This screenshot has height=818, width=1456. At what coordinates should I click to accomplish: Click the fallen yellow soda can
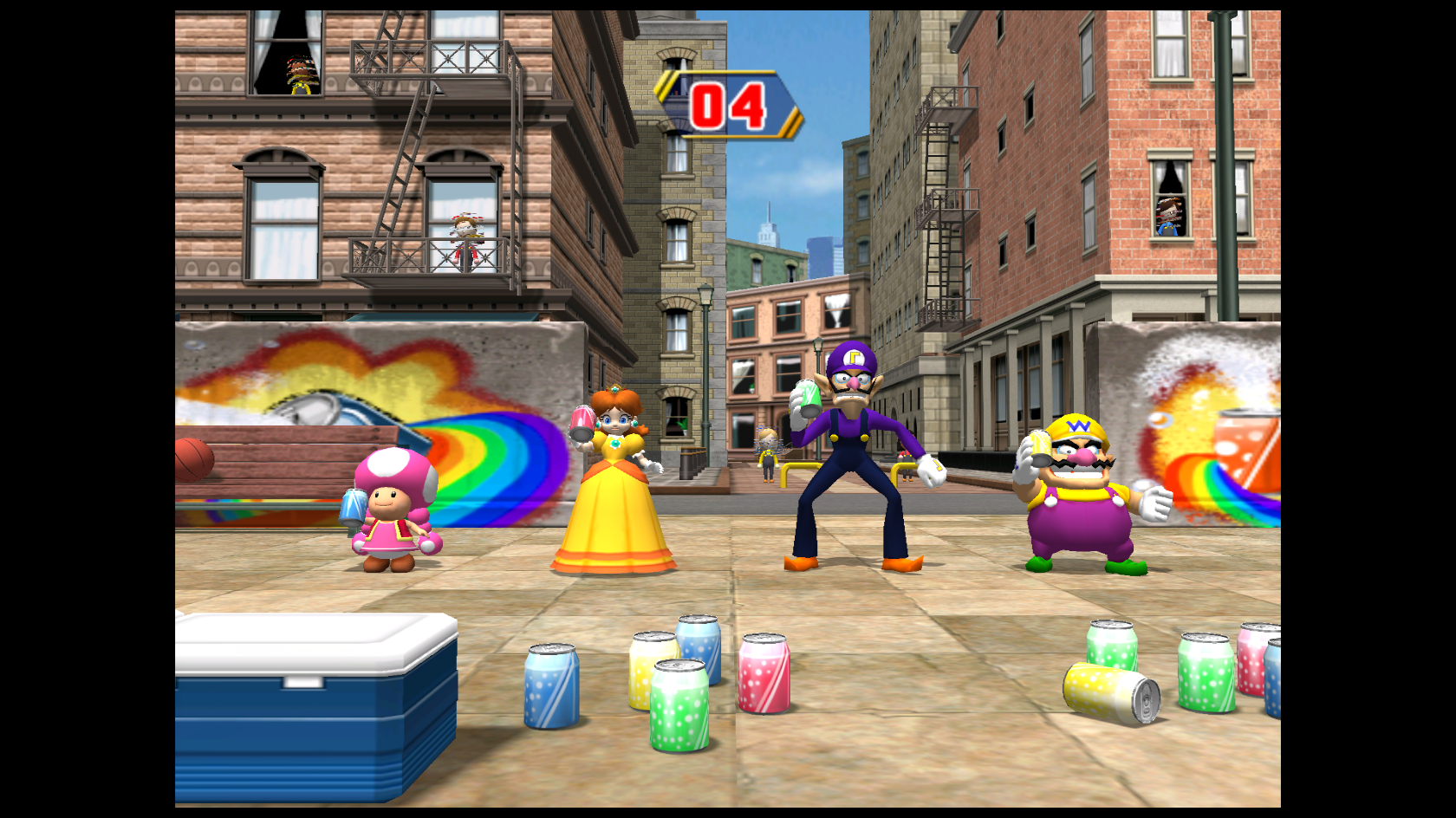click(x=1105, y=693)
